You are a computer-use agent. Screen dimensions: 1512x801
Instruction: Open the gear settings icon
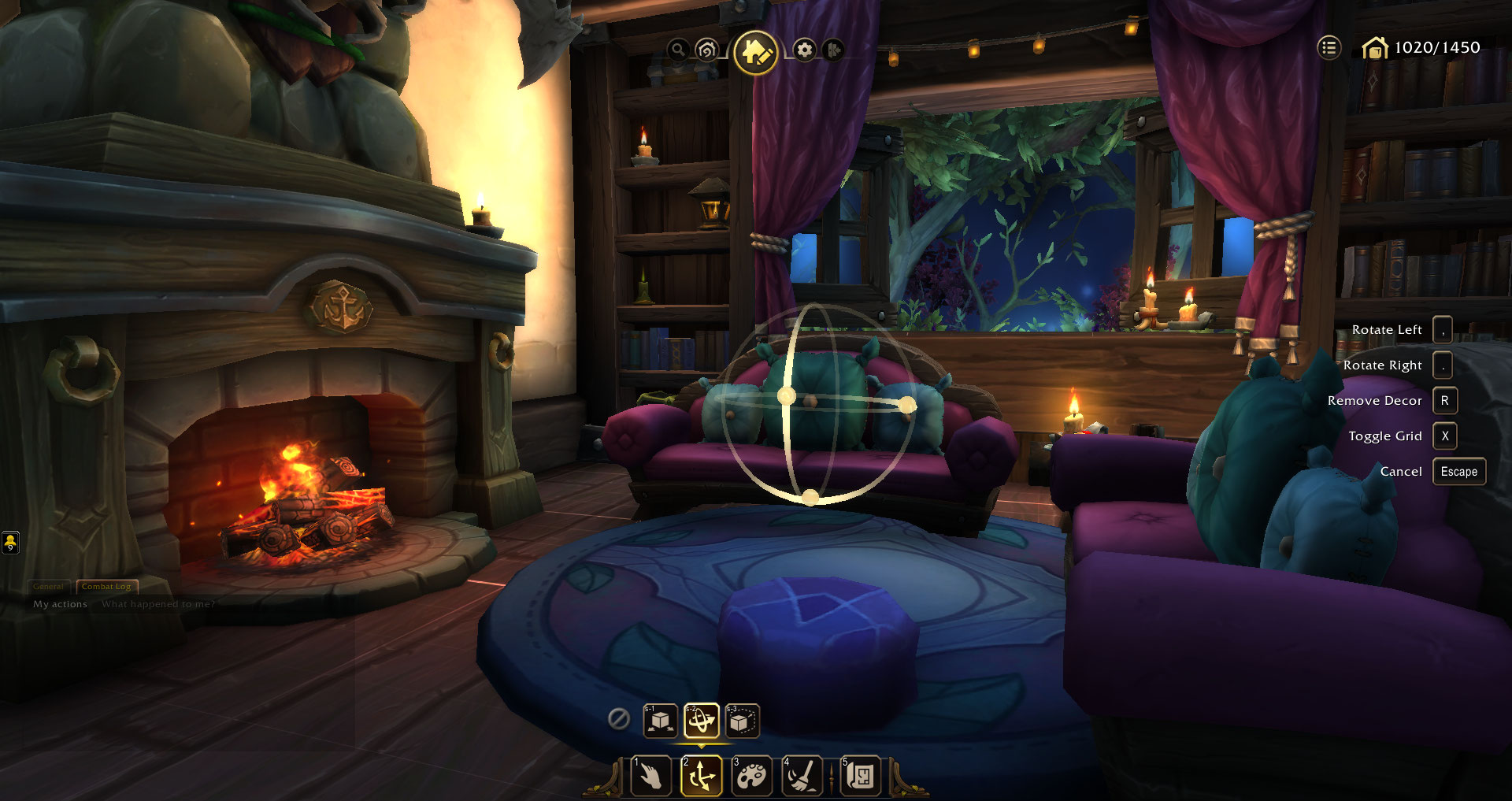click(804, 50)
